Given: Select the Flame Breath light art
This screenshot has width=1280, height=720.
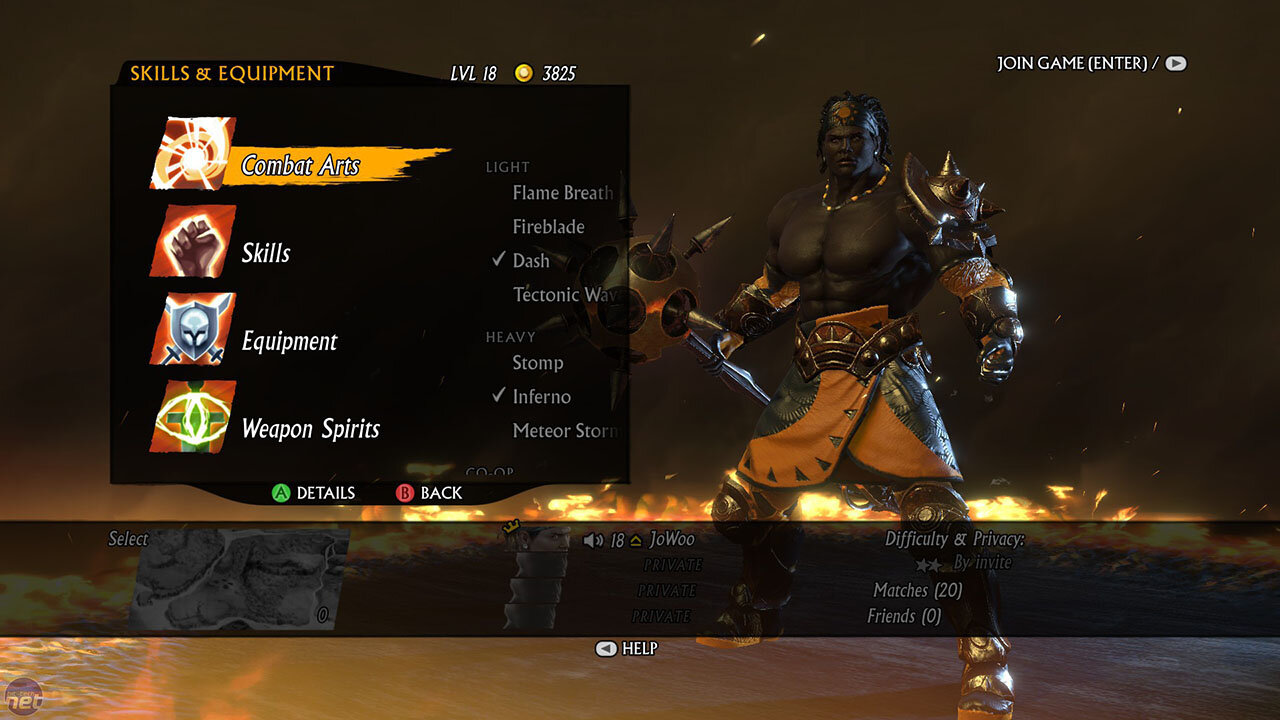Looking at the screenshot, I should tap(562, 193).
